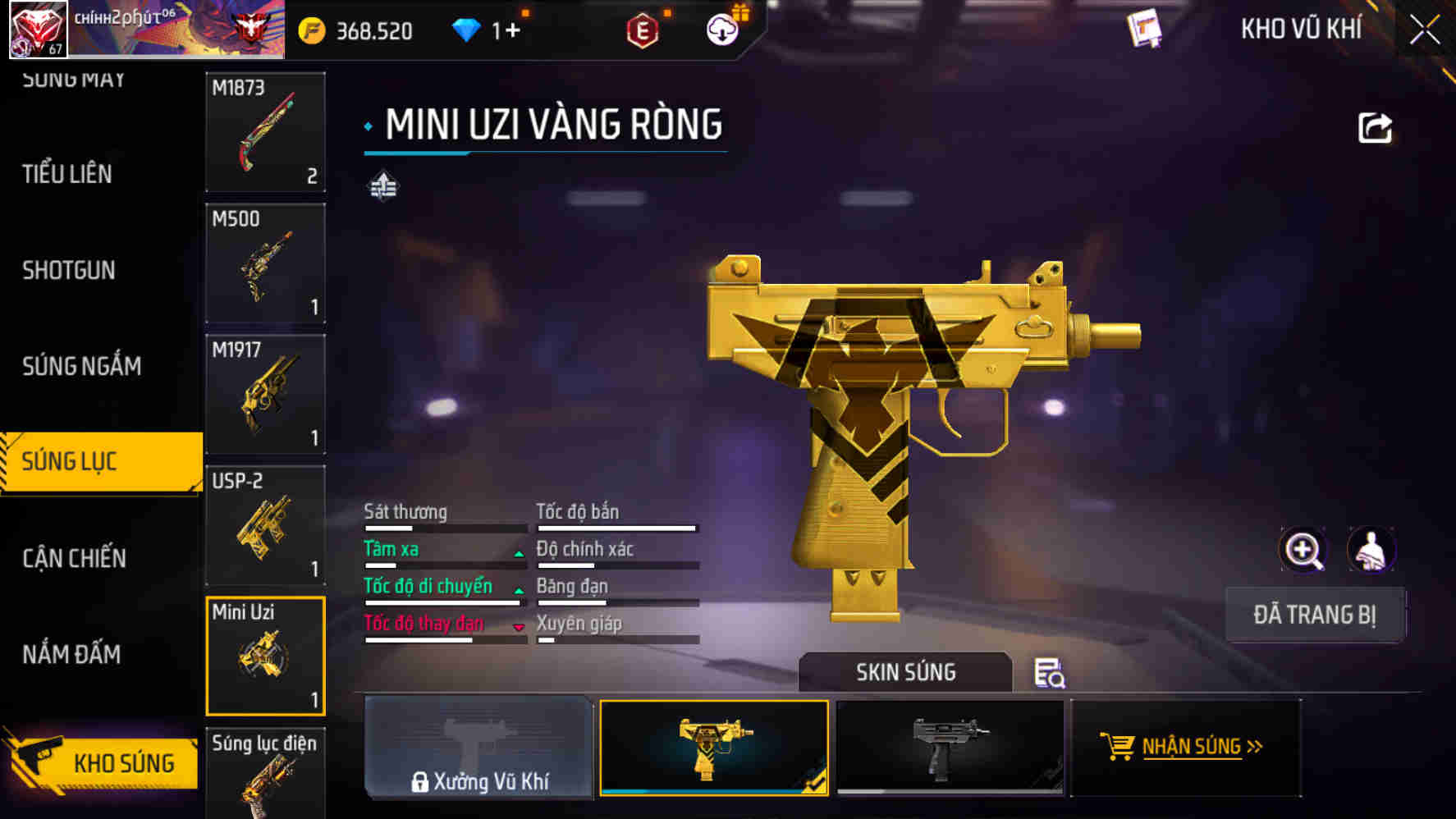Select the default black Mini Uzi skin
The height and width of the screenshot is (819, 1456).
(950, 747)
